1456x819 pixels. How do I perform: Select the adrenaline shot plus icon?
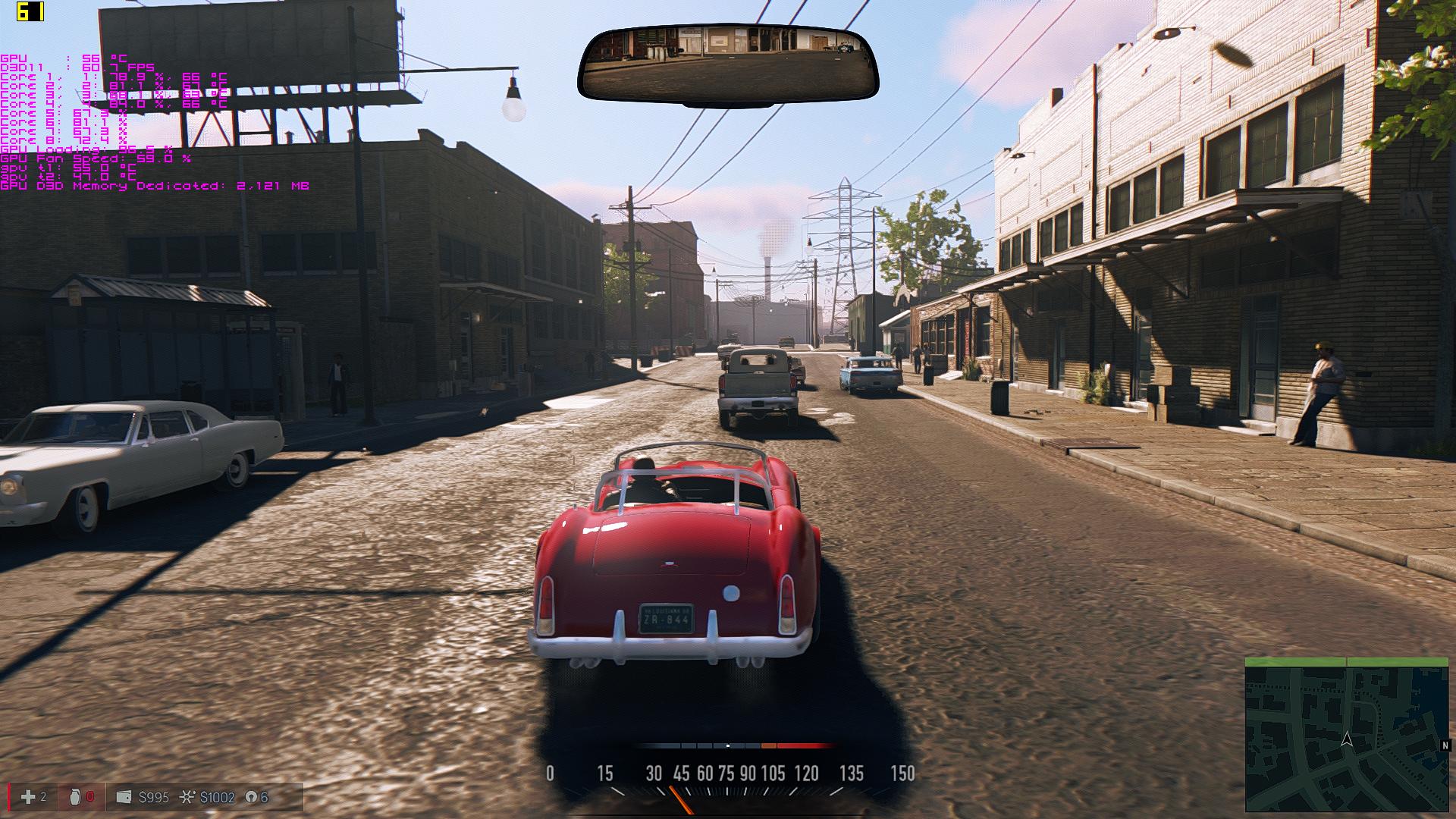pos(28,797)
